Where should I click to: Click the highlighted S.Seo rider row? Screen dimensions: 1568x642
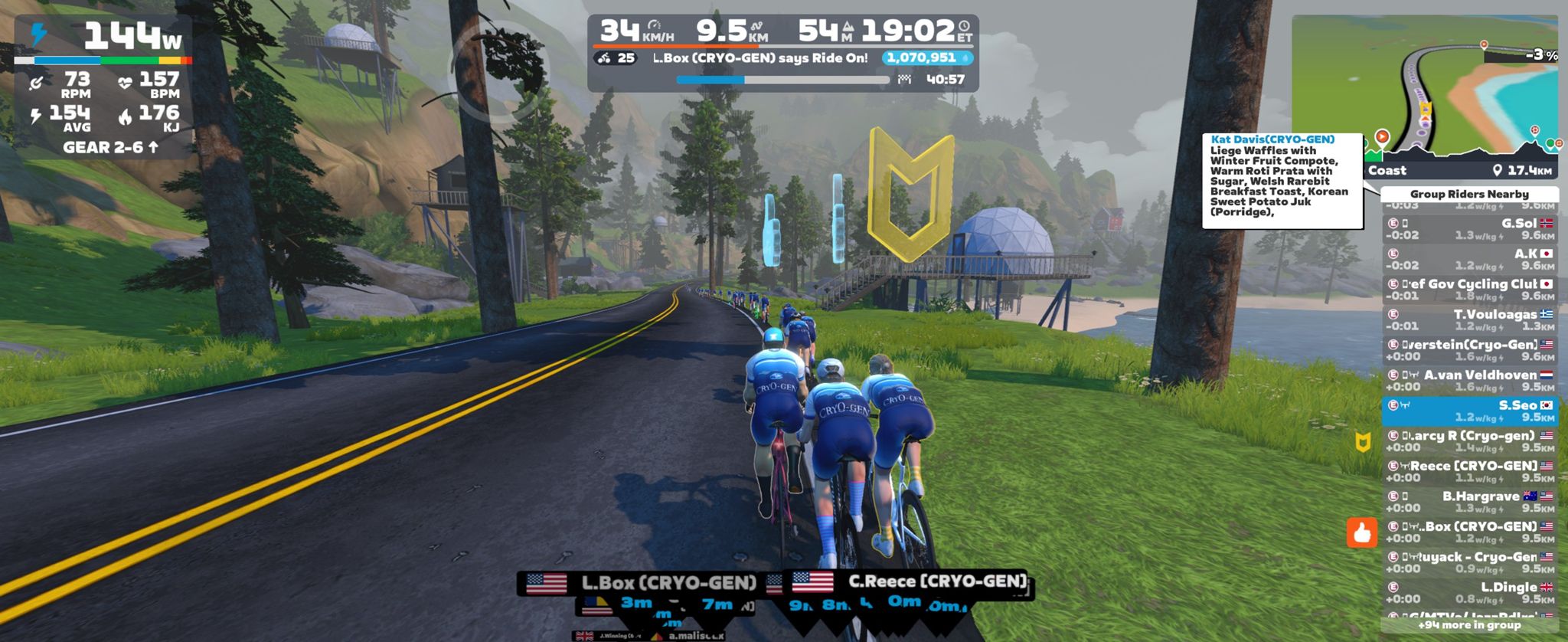click(x=1469, y=411)
